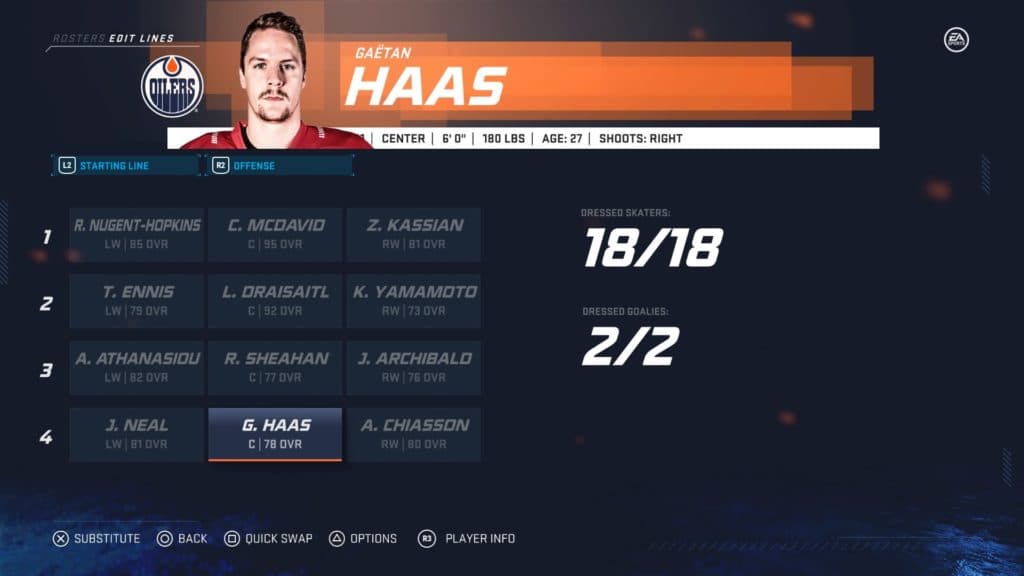The image size is (1024, 576).
Task: Show Player Info
Action: (467, 539)
